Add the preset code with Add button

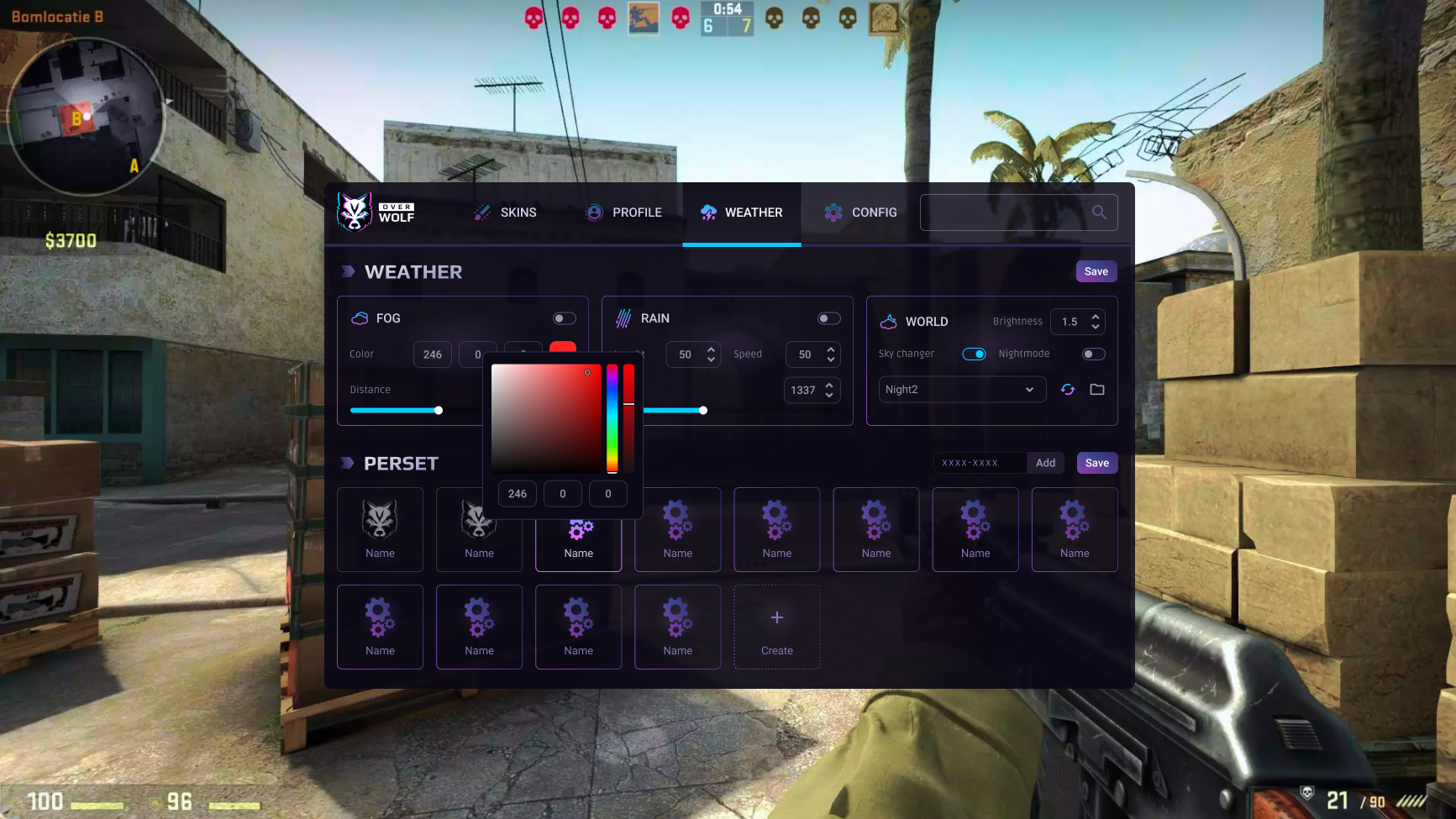click(1045, 463)
